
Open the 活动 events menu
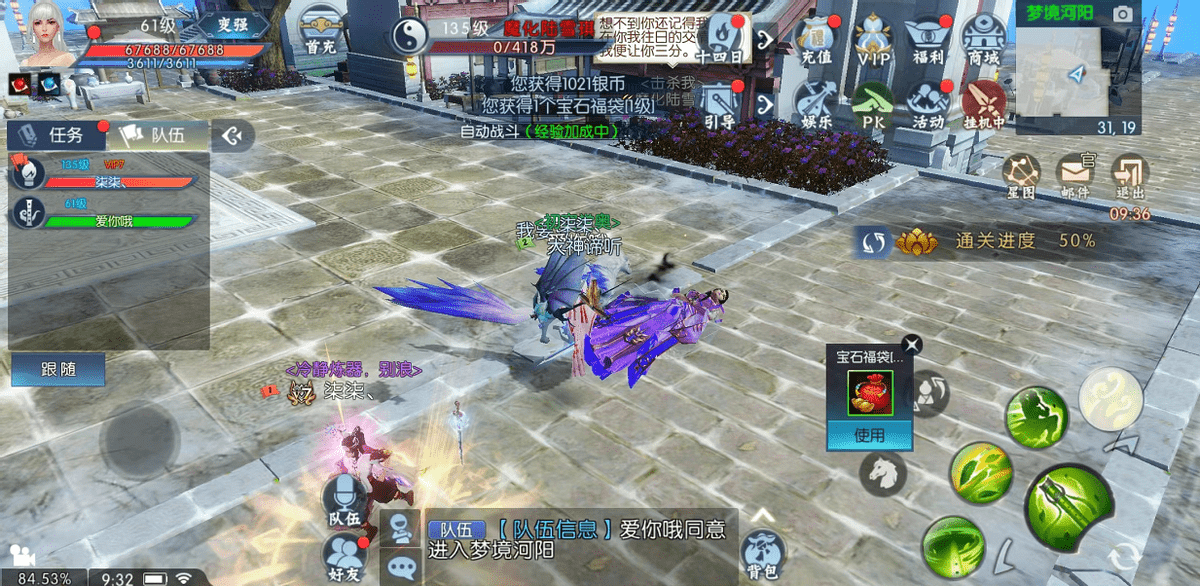click(929, 104)
